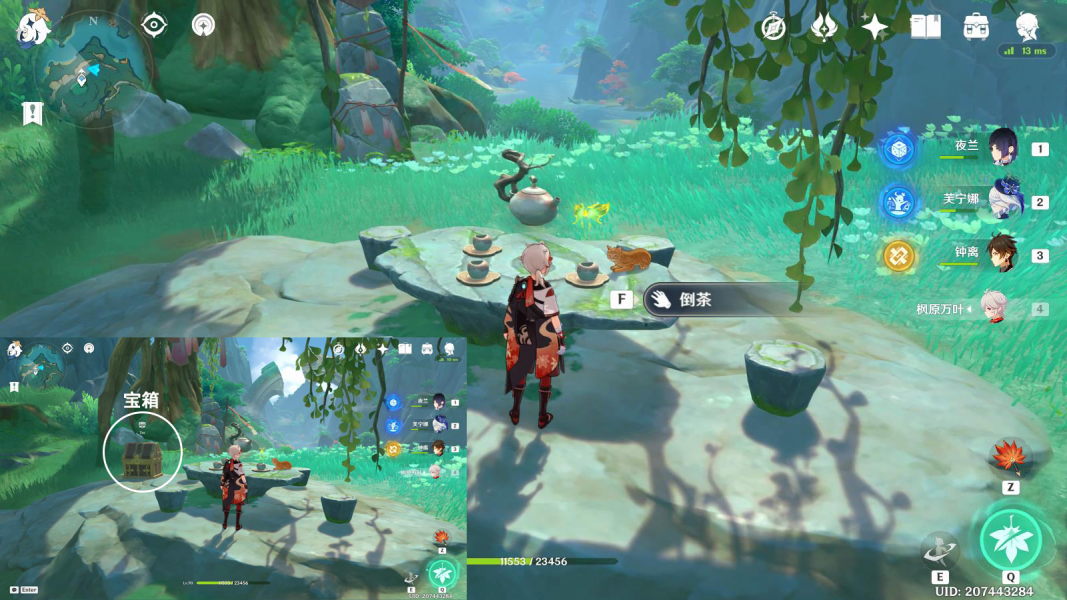Click the round icon right of the eye icon
Image resolution: width=1067 pixels, height=600 pixels.
pyautogui.click(x=204, y=25)
